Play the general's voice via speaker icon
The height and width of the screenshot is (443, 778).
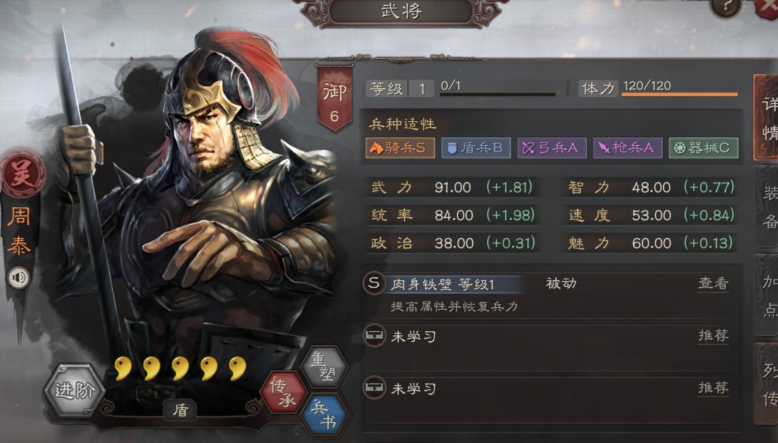pyautogui.click(x=19, y=275)
